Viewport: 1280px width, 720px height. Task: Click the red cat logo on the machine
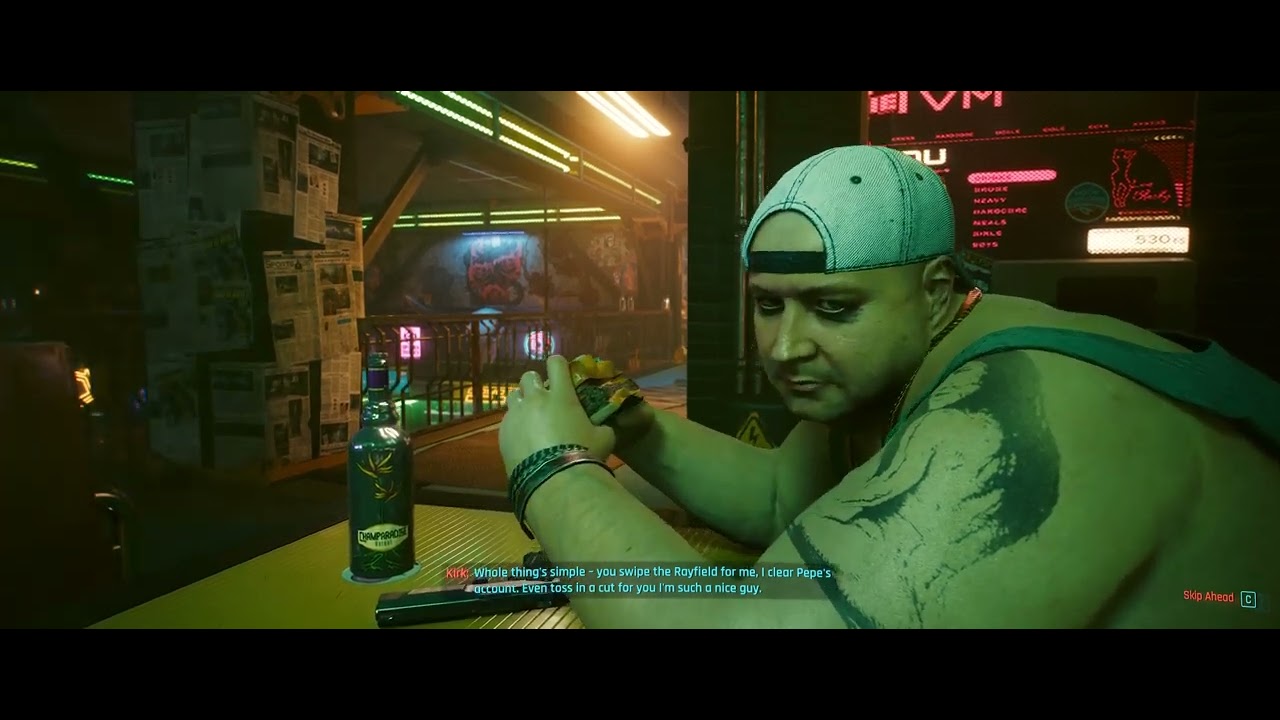click(1126, 179)
